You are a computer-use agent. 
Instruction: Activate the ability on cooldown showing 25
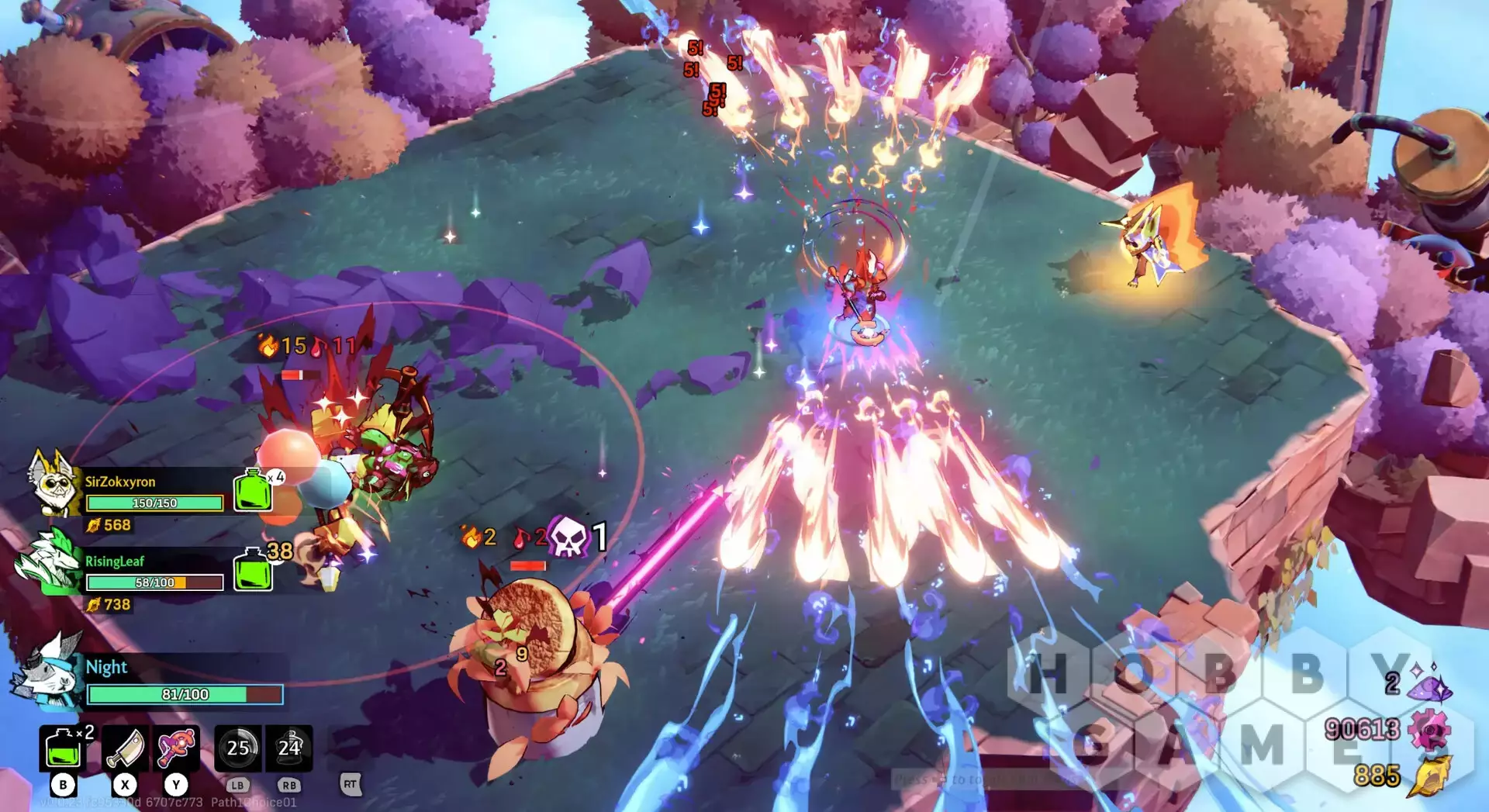(x=237, y=748)
